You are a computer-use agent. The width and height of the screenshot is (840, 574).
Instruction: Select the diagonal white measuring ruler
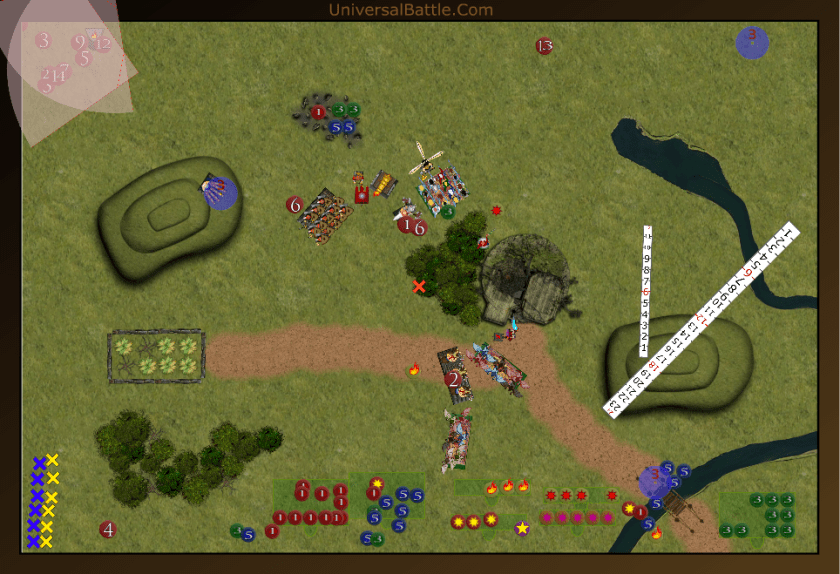coord(702,317)
